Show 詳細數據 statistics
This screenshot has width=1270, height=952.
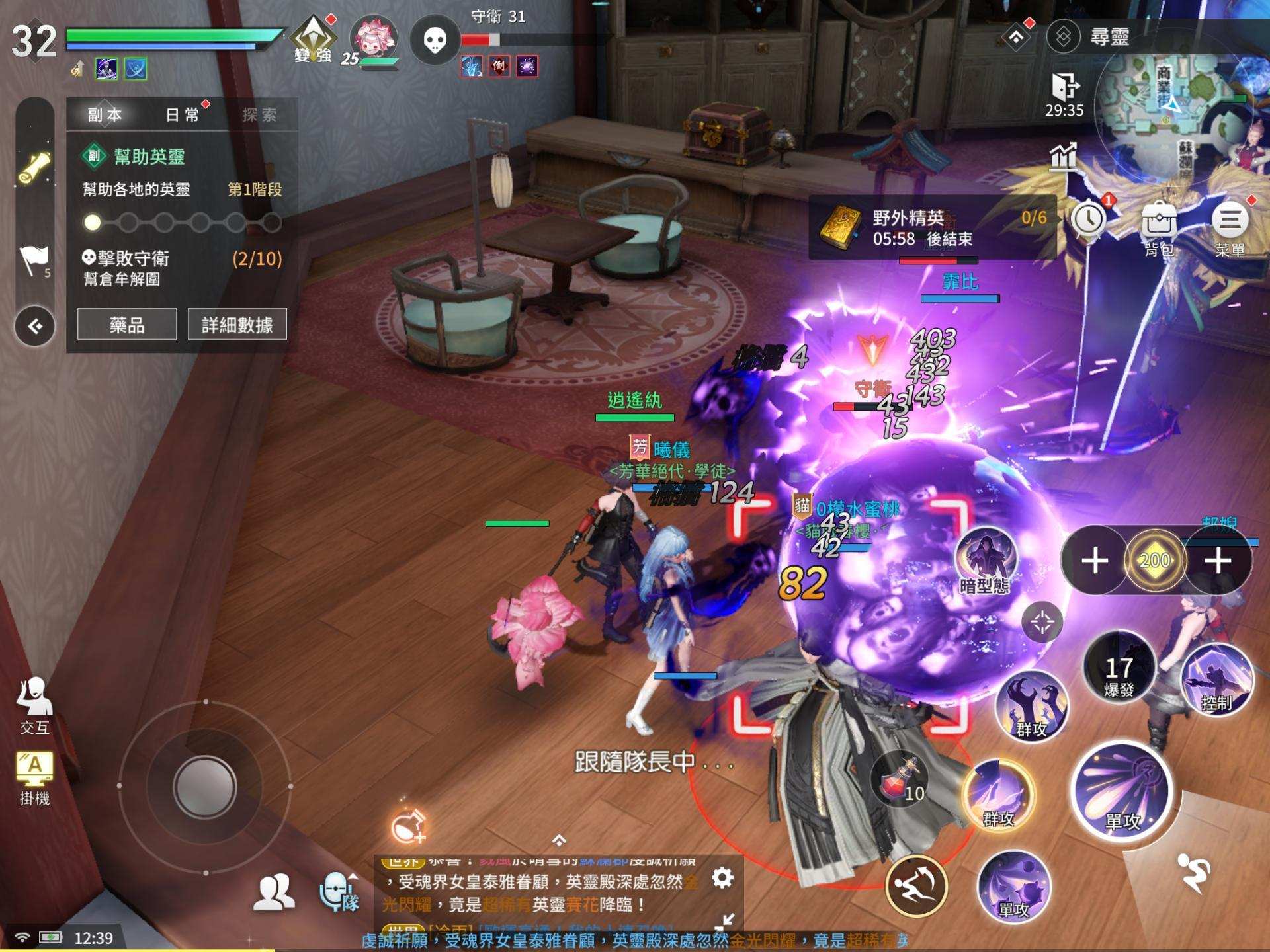pos(237,325)
